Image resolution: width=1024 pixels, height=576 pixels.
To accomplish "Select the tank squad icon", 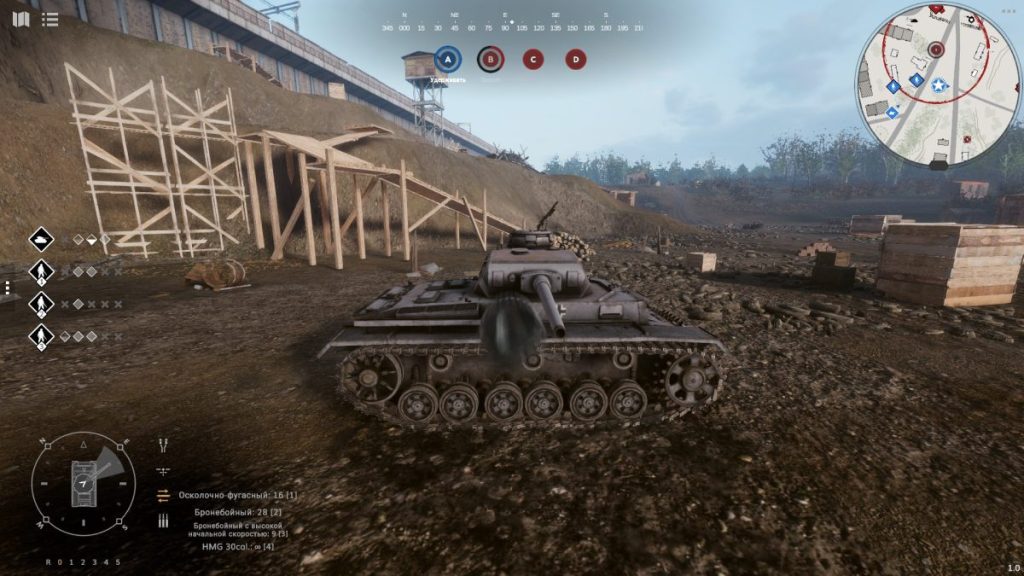I will 41,239.
